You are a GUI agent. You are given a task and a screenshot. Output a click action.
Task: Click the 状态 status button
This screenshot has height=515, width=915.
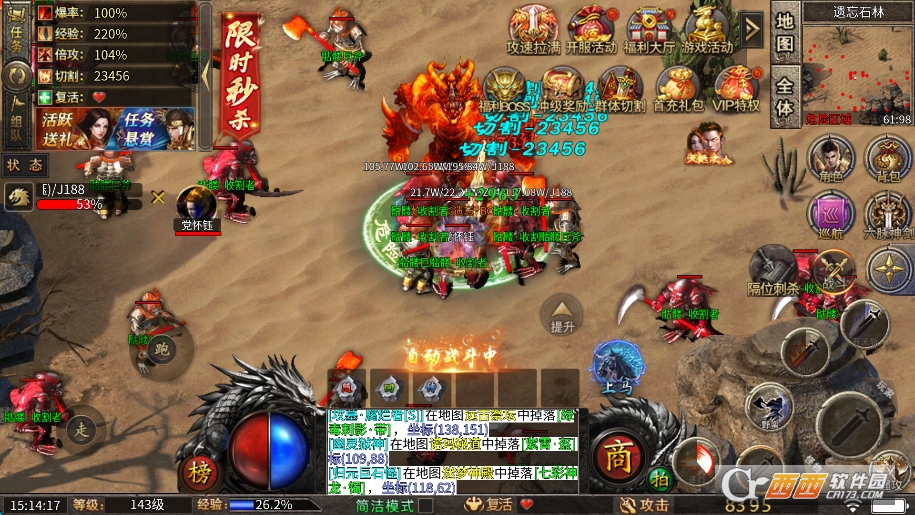[x=24, y=165]
